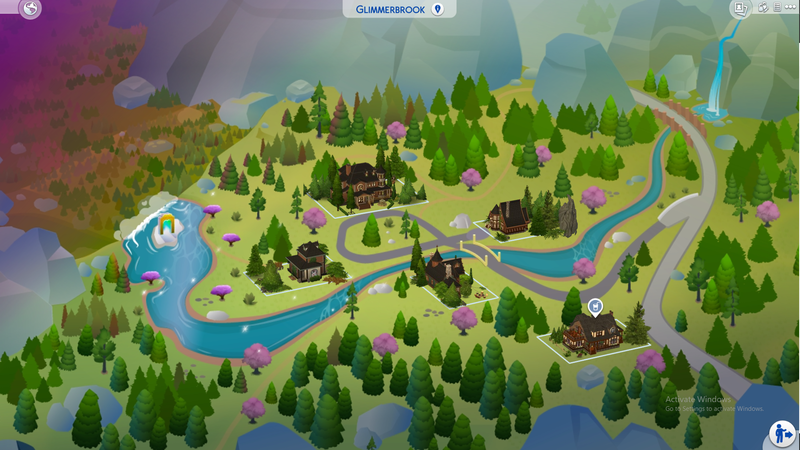Screen dimensions: 800x450
Task: Click the Sim with arrow button
Action: (782, 433)
